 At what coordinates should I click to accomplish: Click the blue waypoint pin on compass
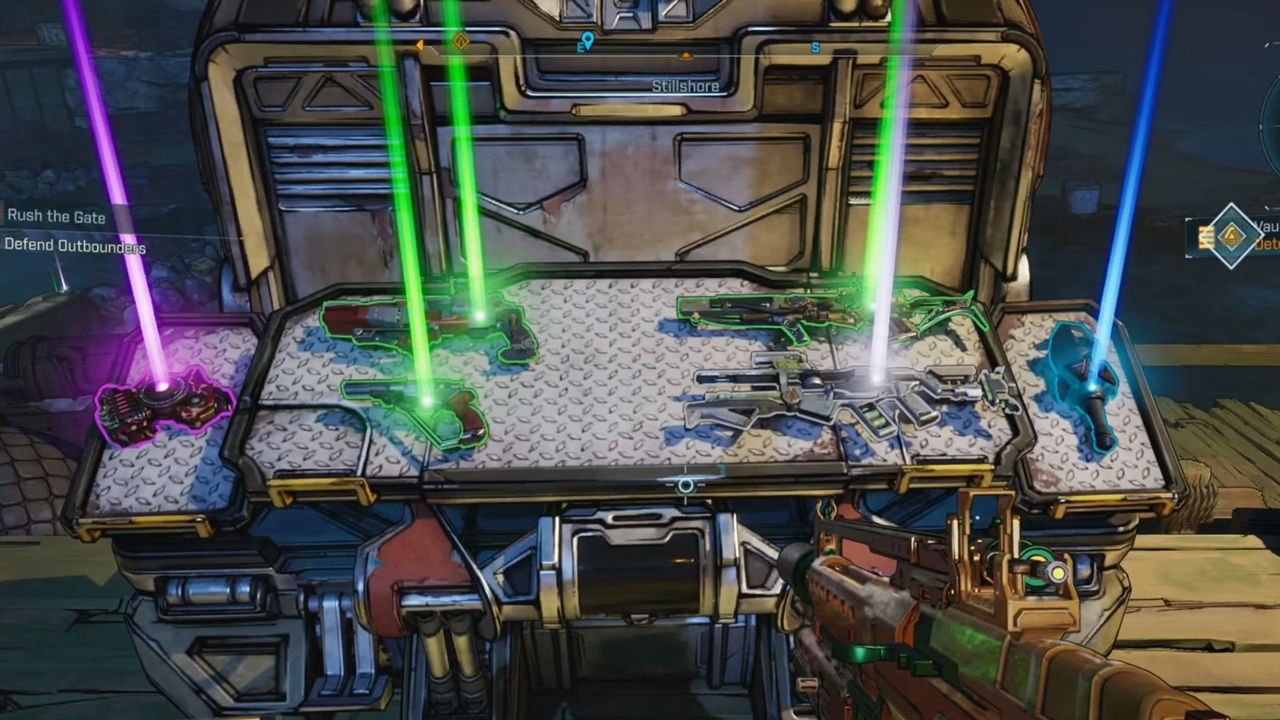tap(586, 42)
